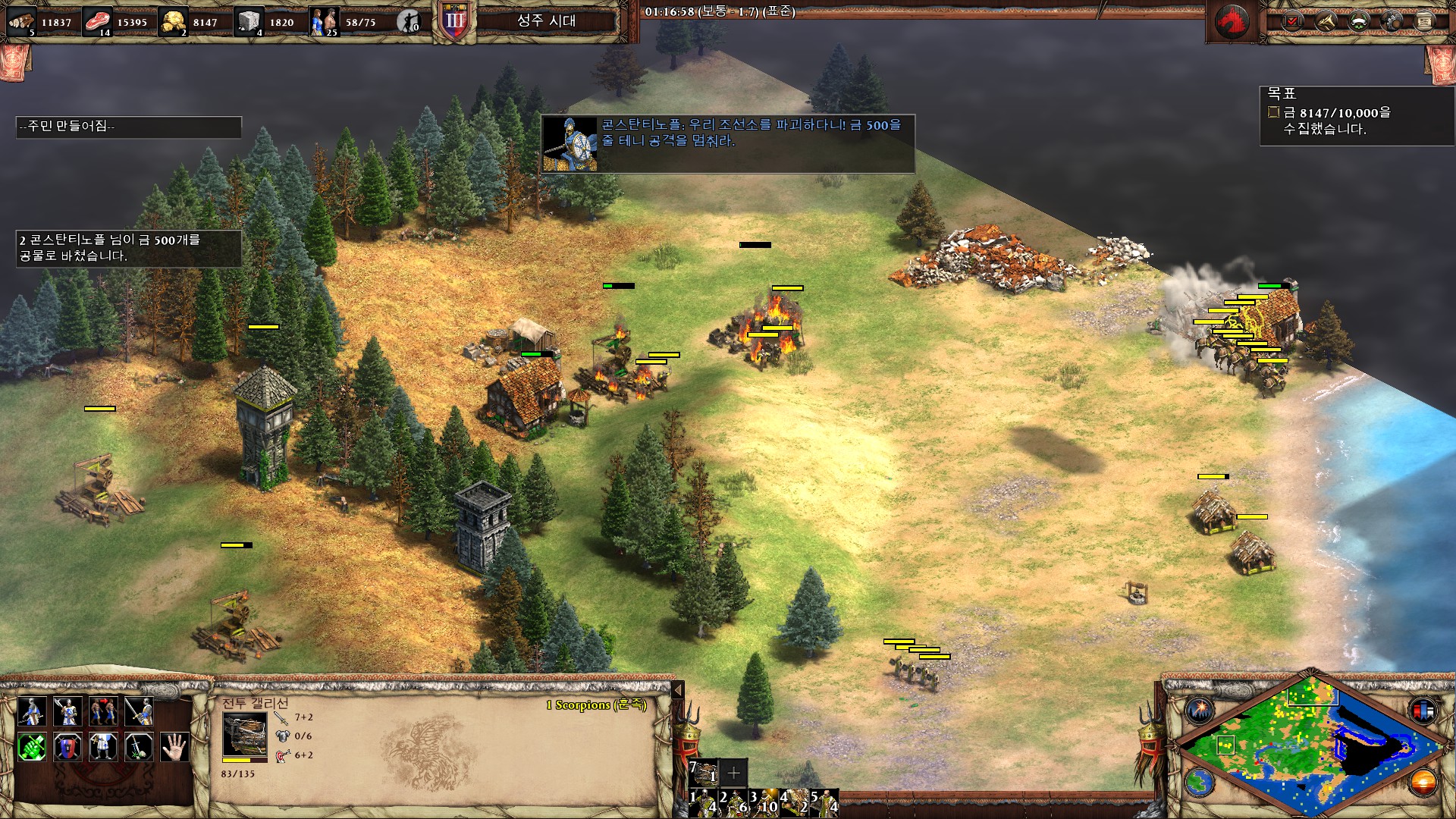Select the defensive stance shield icon
The width and height of the screenshot is (1456, 819).
(x=67, y=747)
